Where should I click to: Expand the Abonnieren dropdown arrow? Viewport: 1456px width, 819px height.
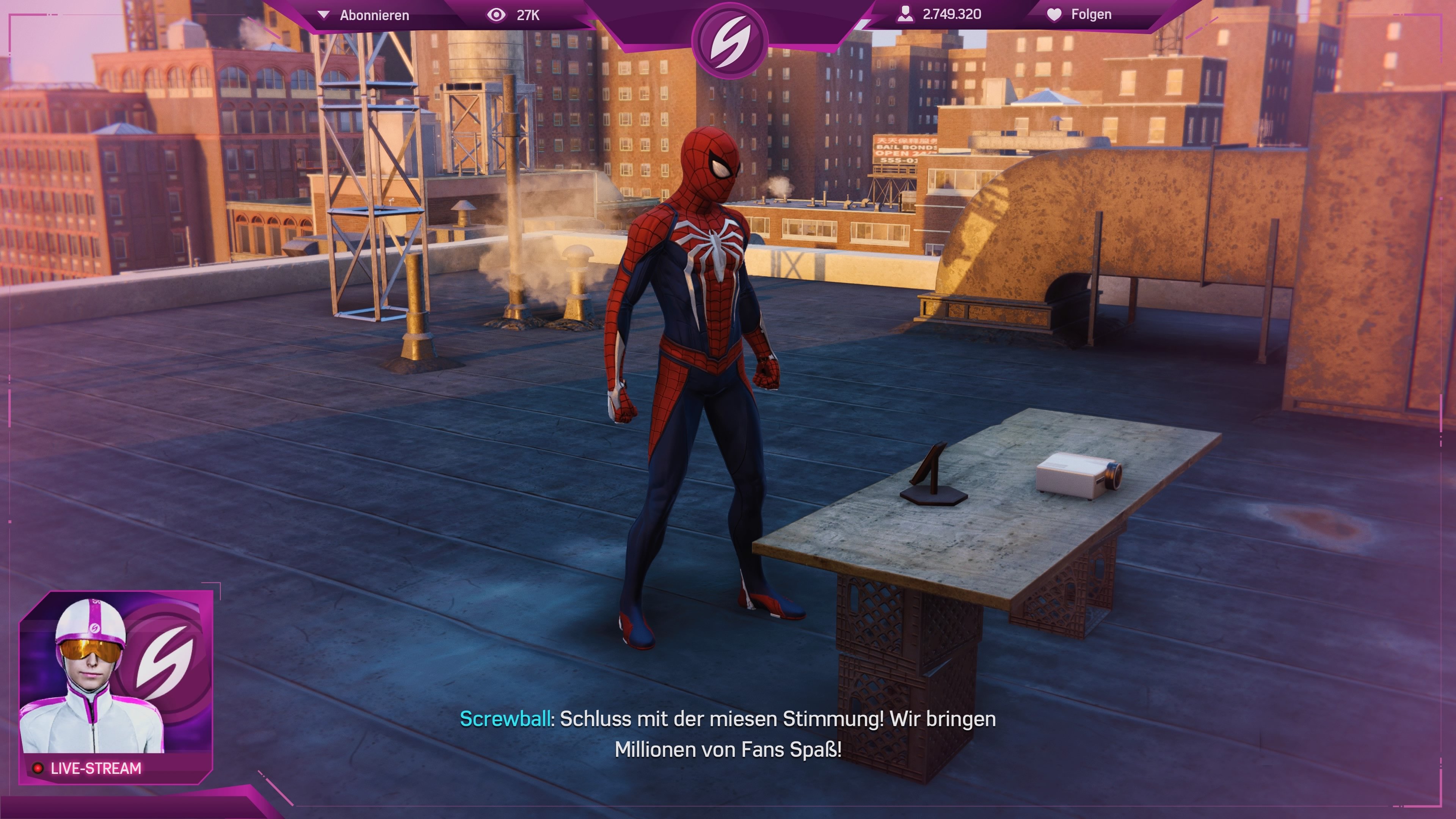click(x=324, y=15)
